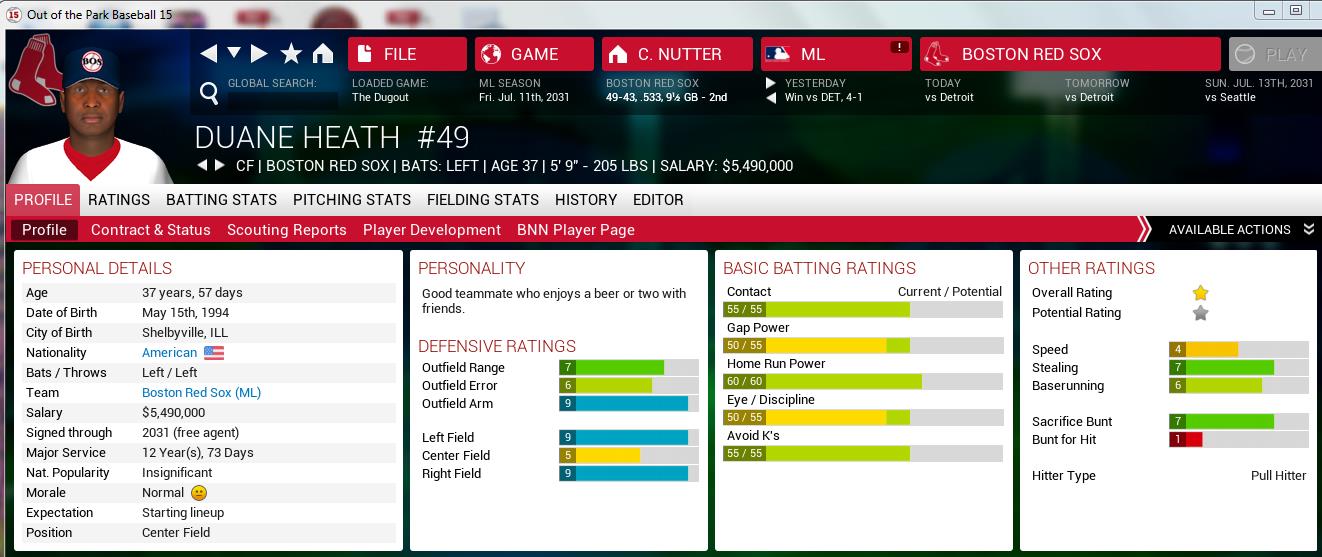
Task: Switch to the FIELDING STATS tab
Action: [x=483, y=200]
